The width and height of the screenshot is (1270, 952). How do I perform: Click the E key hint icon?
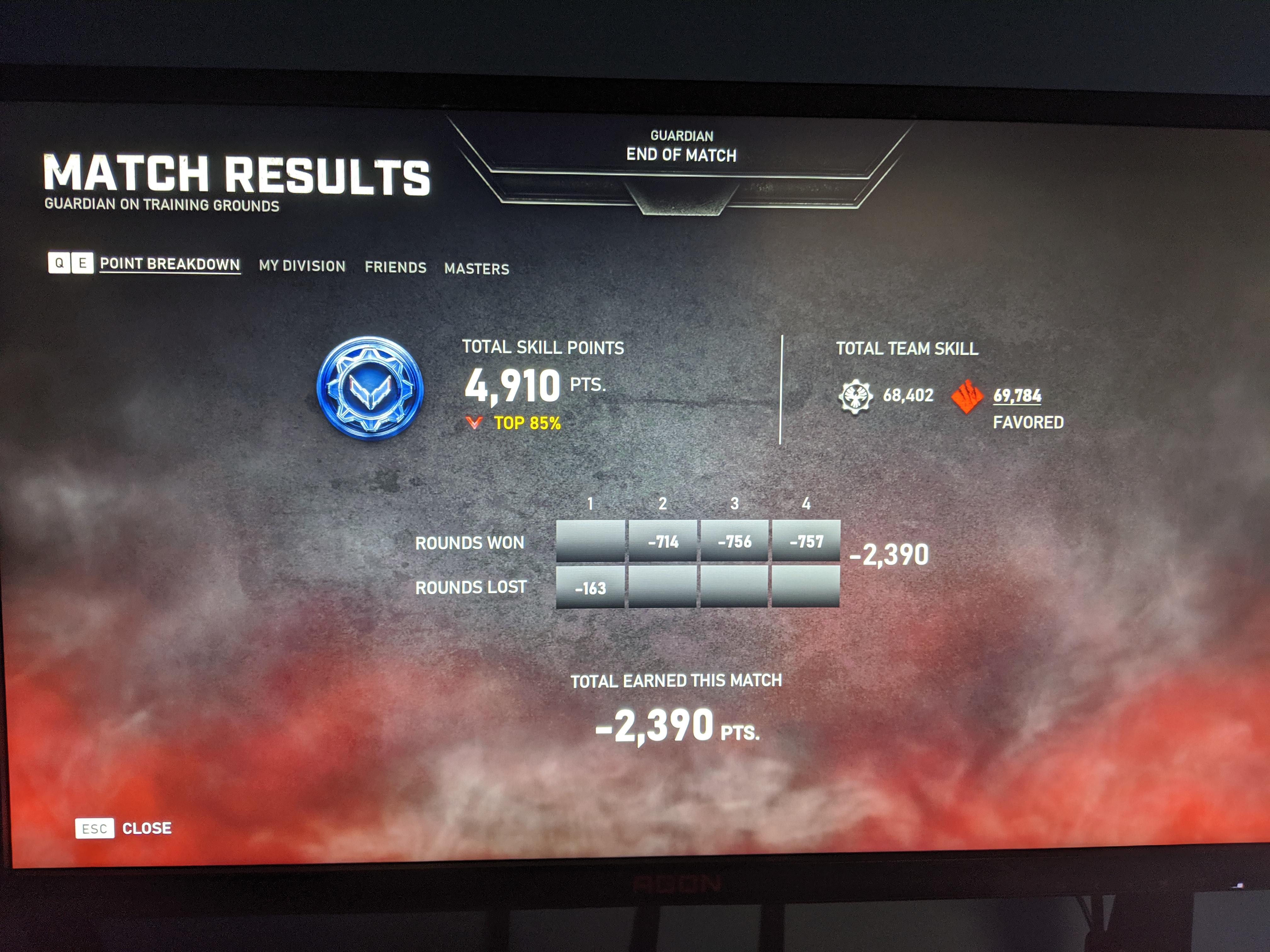[x=82, y=263]
